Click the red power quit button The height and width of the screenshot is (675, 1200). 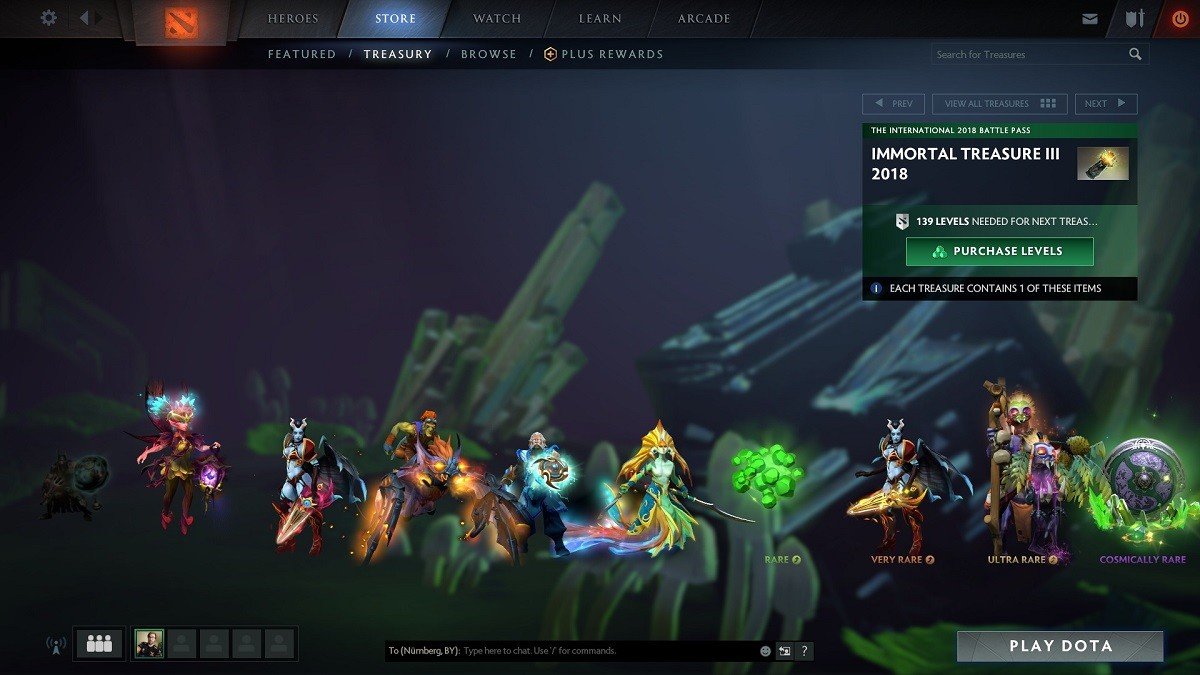(x=1181, y=19)
